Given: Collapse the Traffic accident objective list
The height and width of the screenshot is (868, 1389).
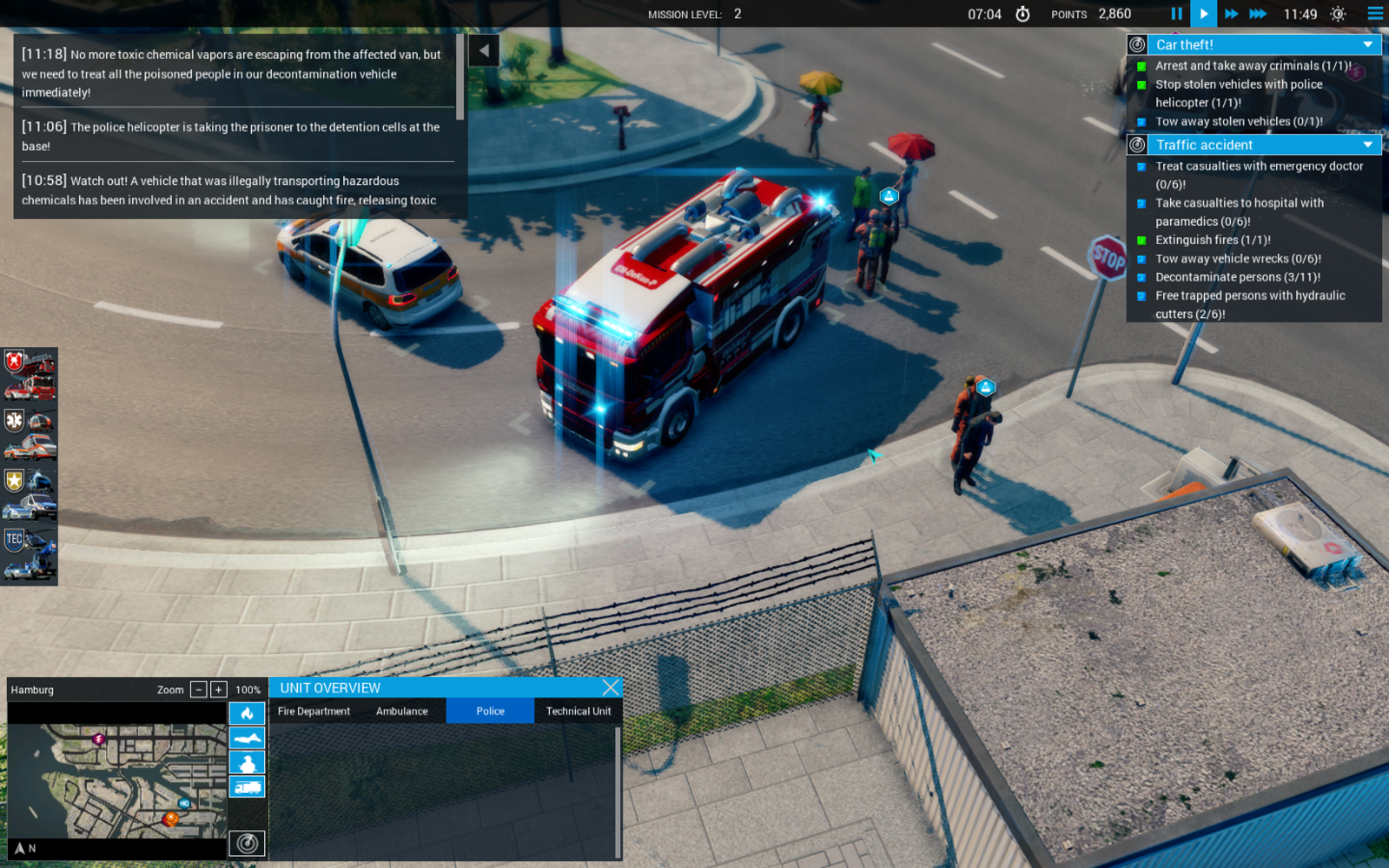Looking at the screenshot, I should tap(1368, 145).
